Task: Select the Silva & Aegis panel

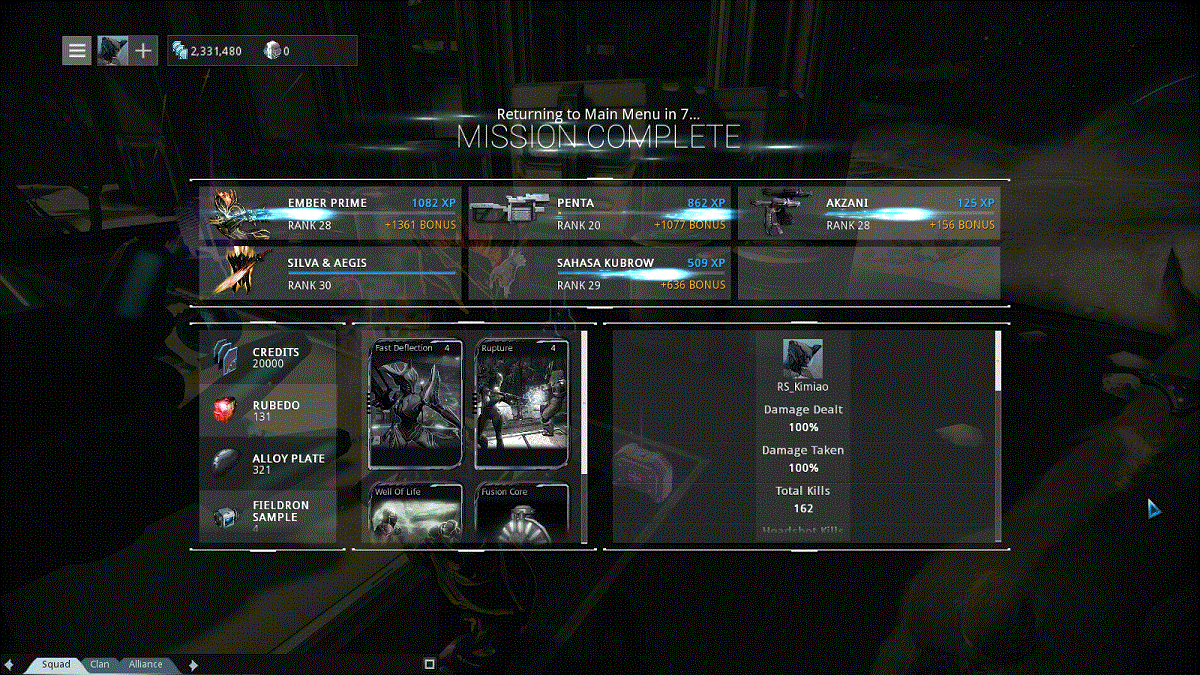Action: click(331, 273)
